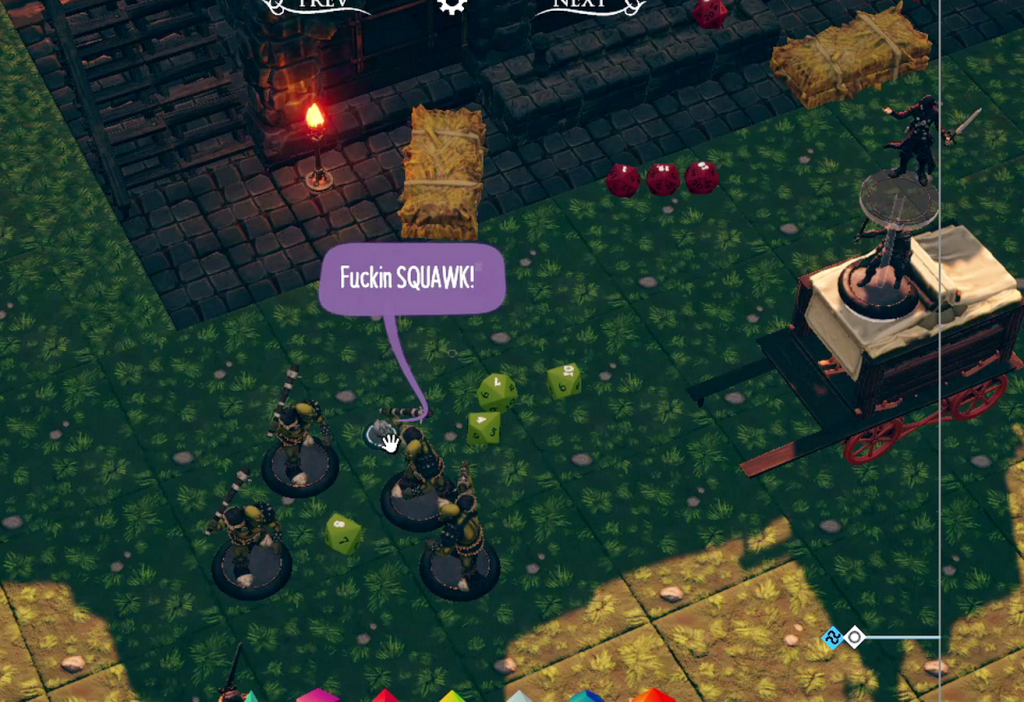Open the gear settings icon
This screenshot has height=702, width=1024.
coord(452,5)
